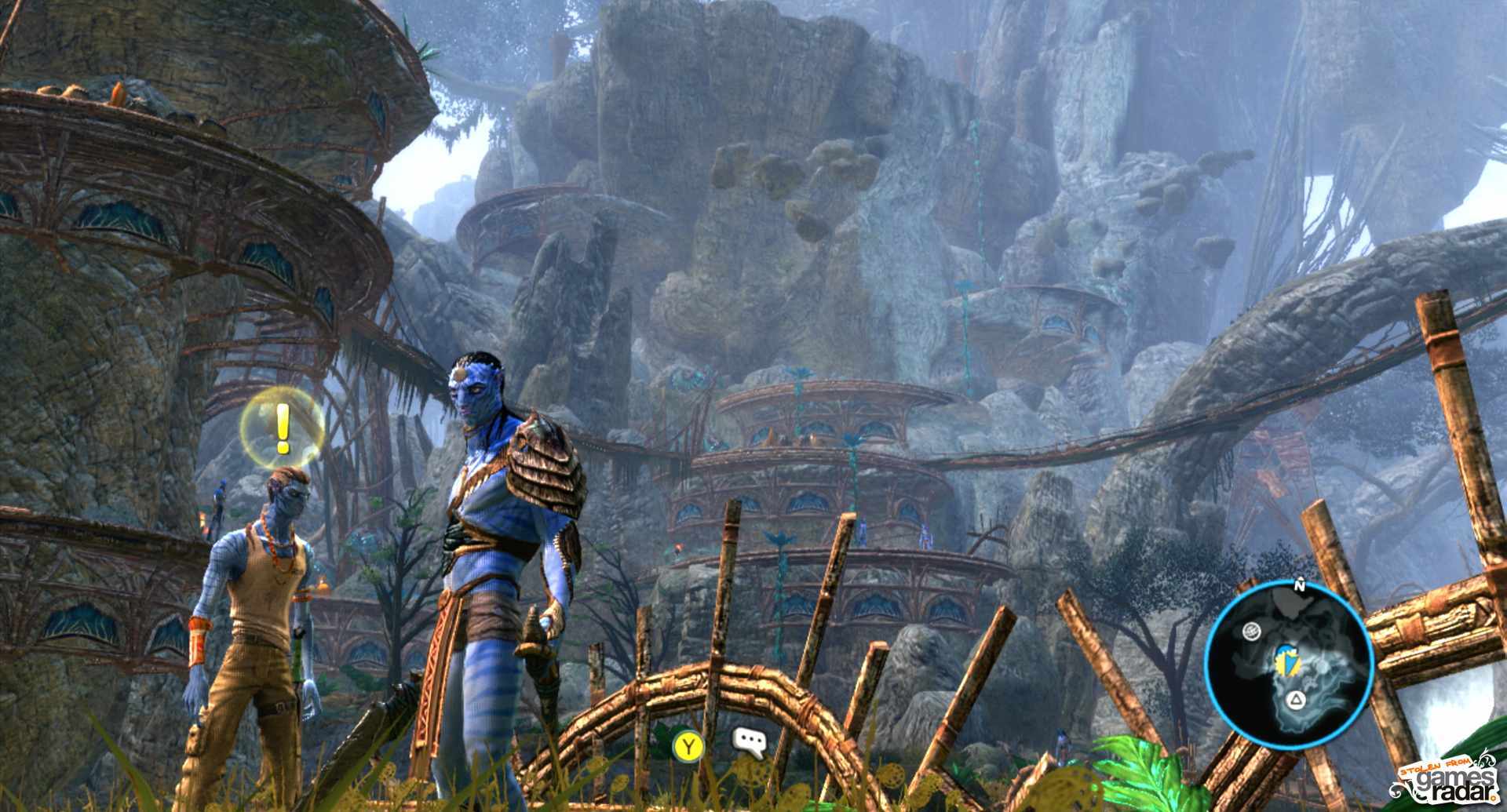Click the yellow exclamation quest marker
The image size is (1507, 812).
(x=283, y=427)
